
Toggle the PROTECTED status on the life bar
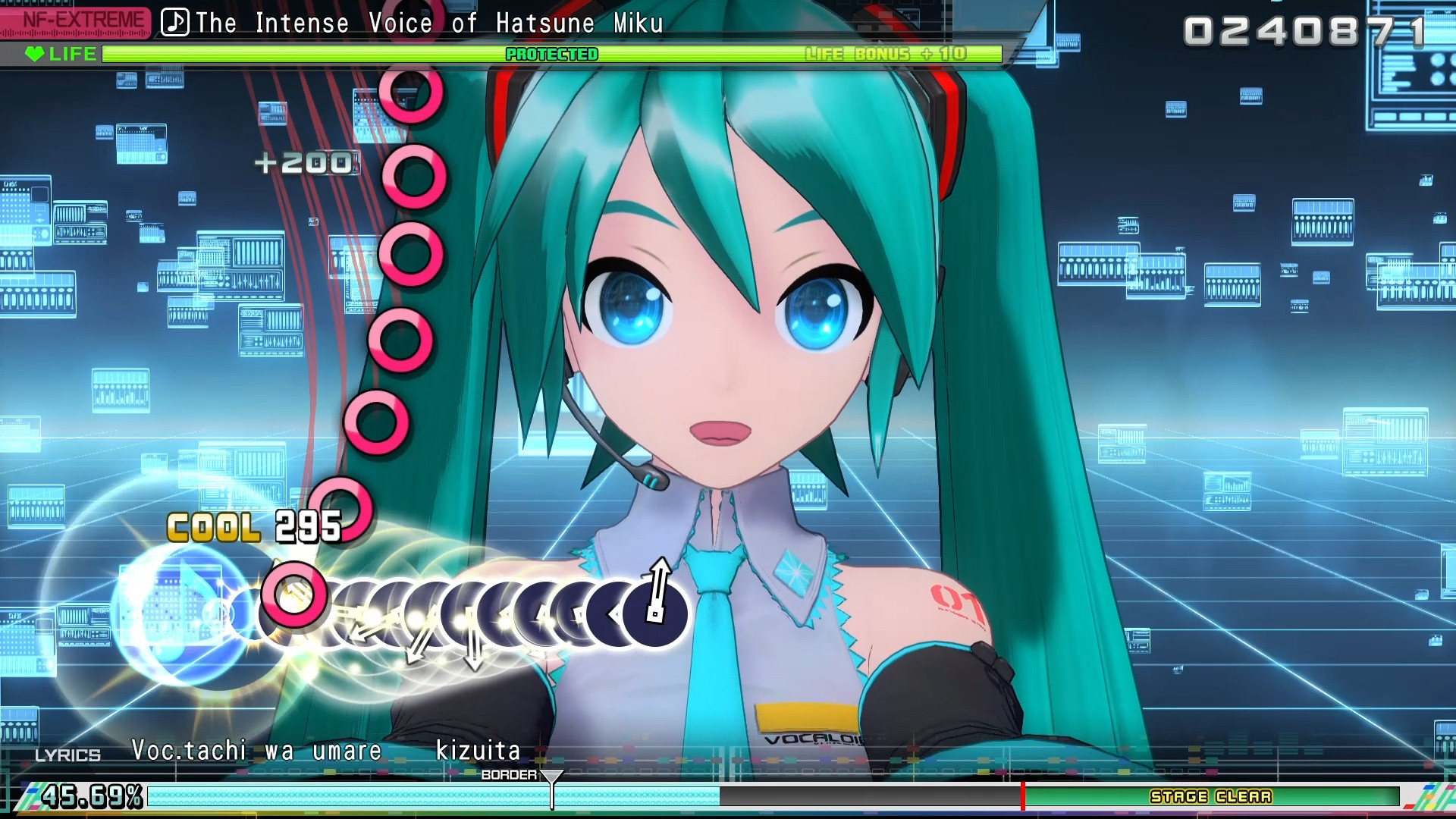coord(552,54)
